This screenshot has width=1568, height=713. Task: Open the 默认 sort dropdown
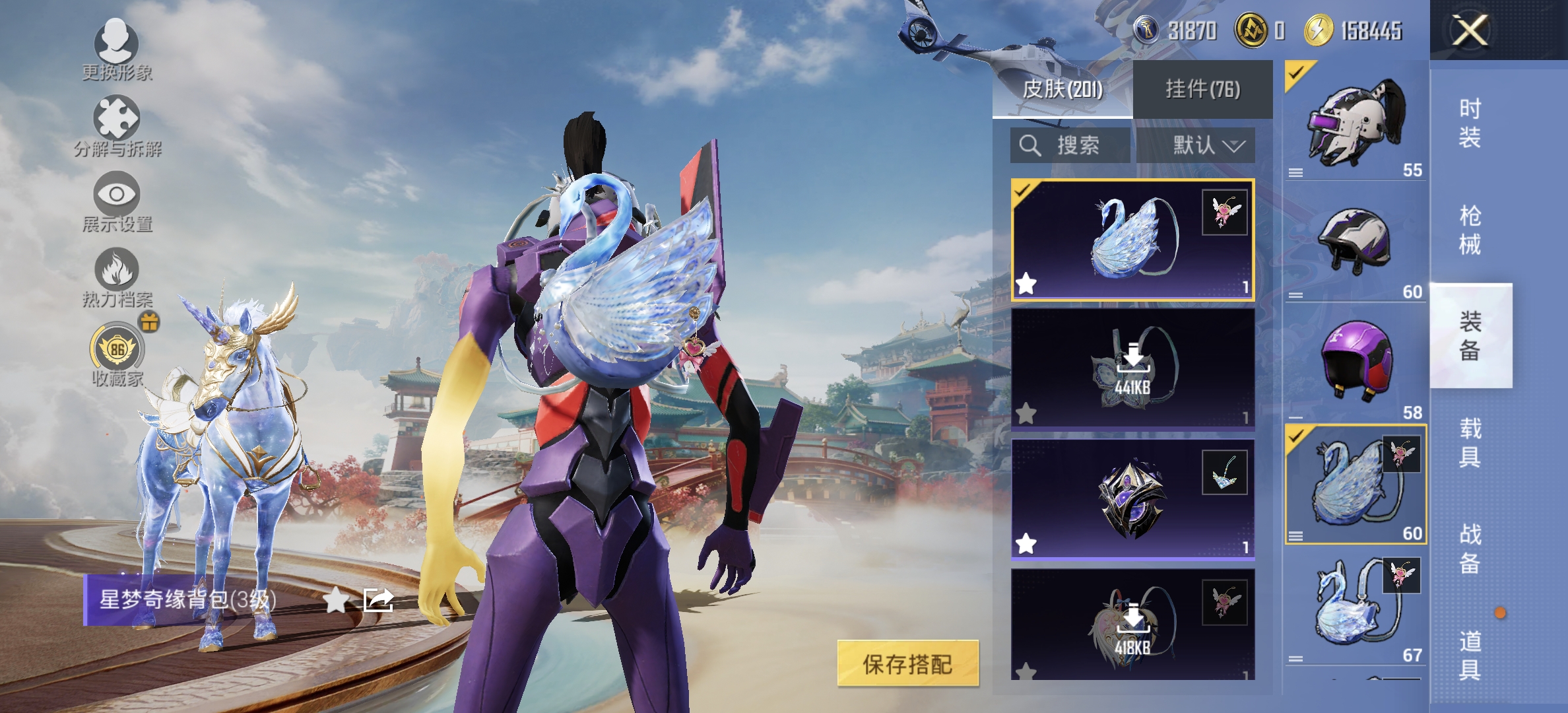click(1196, 145)
